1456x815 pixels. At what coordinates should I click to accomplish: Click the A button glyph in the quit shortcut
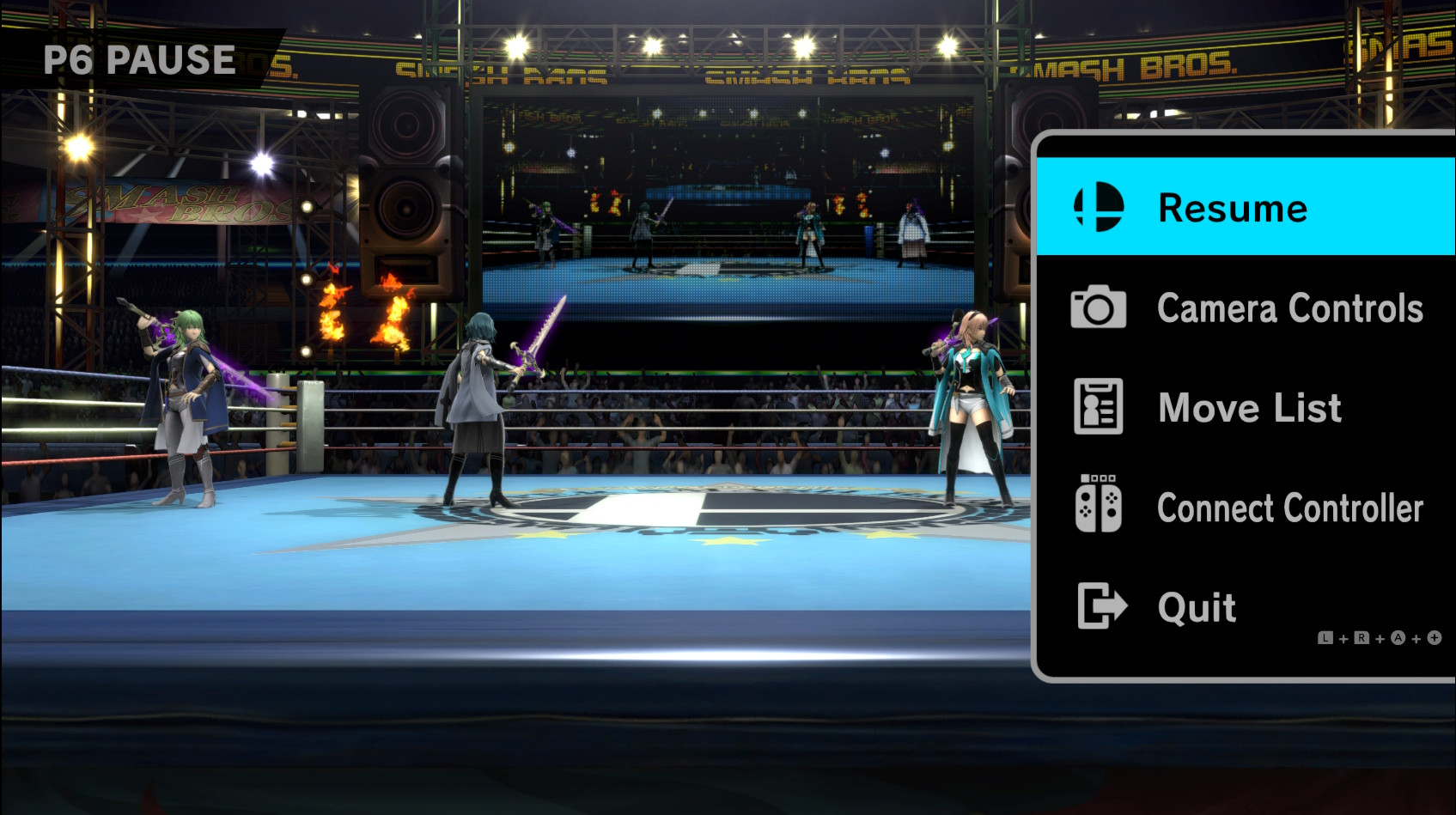[x=1398, y=638]
